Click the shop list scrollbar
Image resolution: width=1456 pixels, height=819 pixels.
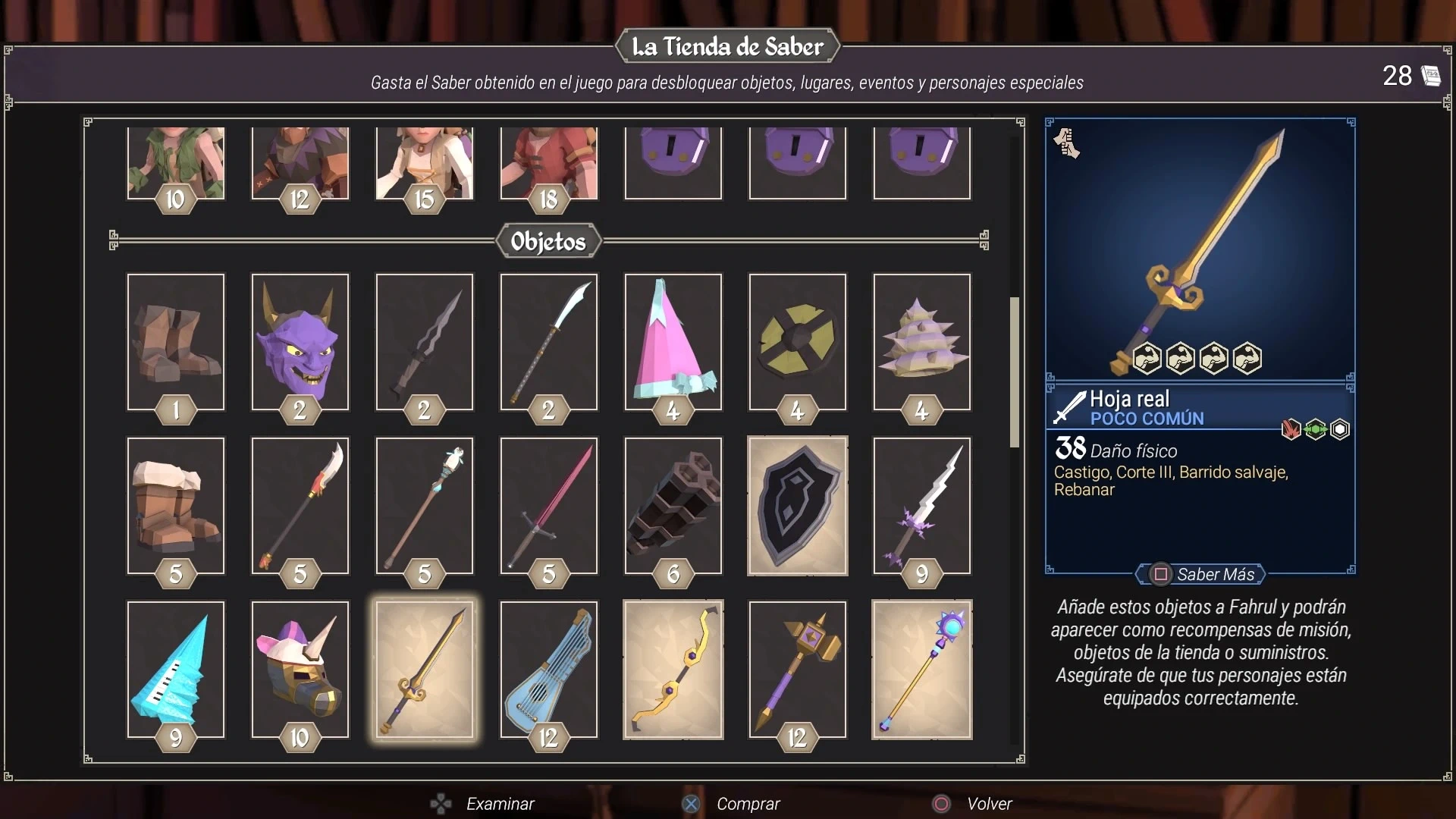pyautogui.click(x=1014, y=372)
